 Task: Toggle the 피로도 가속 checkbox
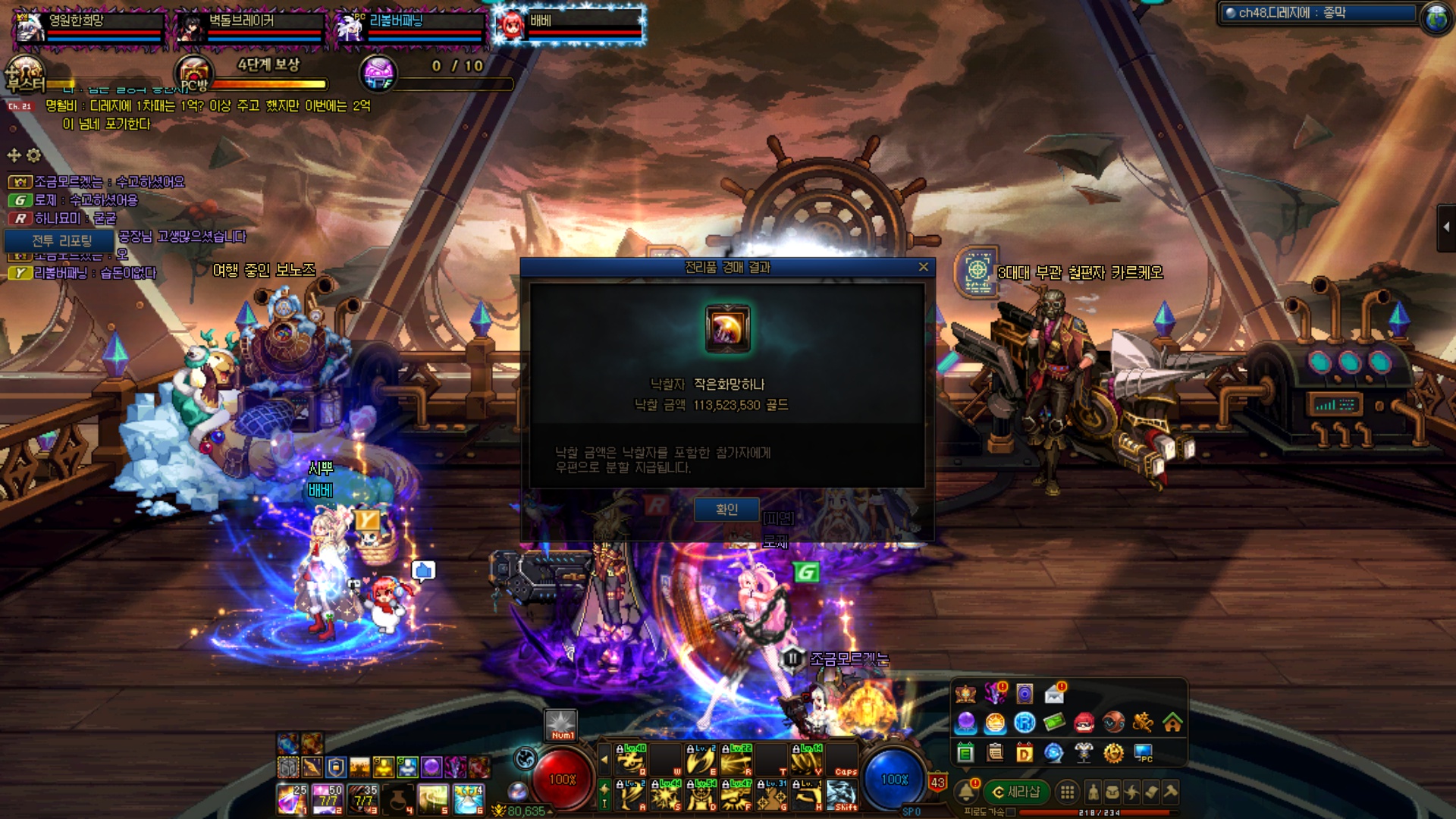coord(1011,812)
